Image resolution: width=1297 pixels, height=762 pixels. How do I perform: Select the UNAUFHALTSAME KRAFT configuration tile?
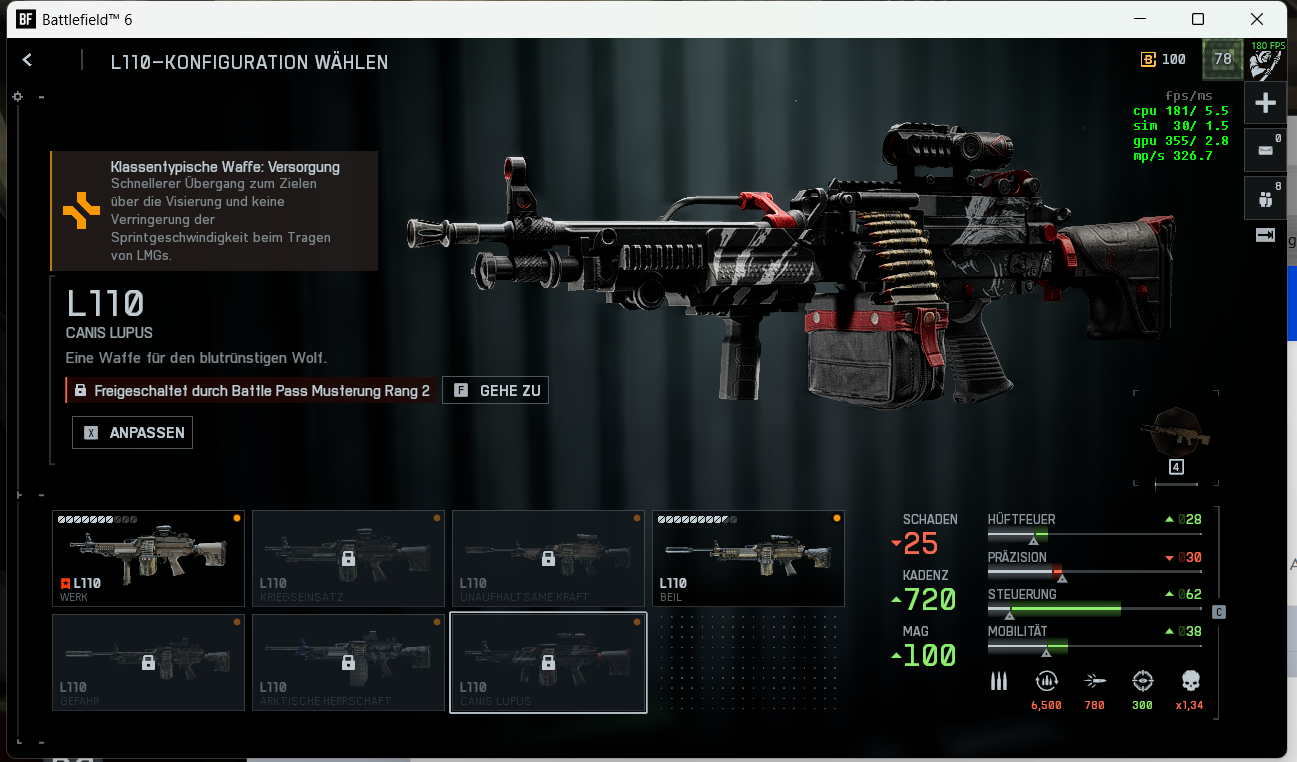pyautogui.click(x=548, y=558)
